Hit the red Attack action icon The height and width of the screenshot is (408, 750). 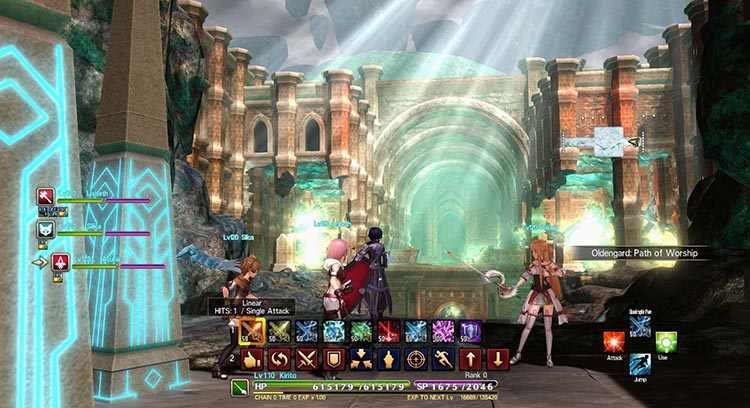614,343
